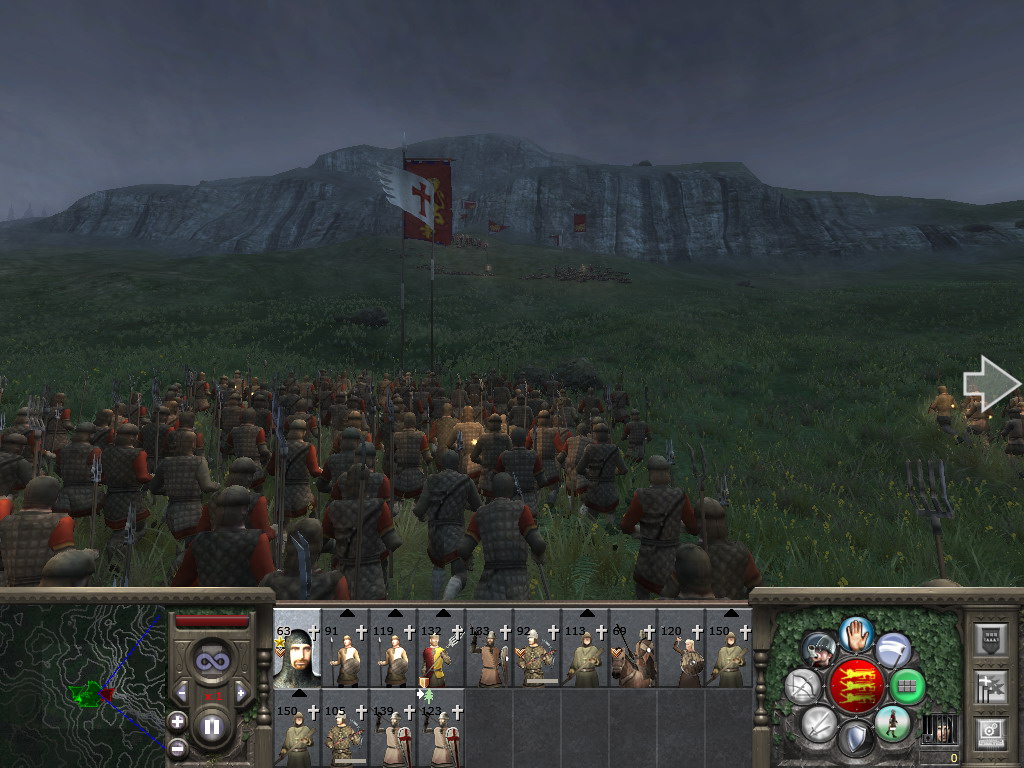Decrease battle speed

point(182,693)
